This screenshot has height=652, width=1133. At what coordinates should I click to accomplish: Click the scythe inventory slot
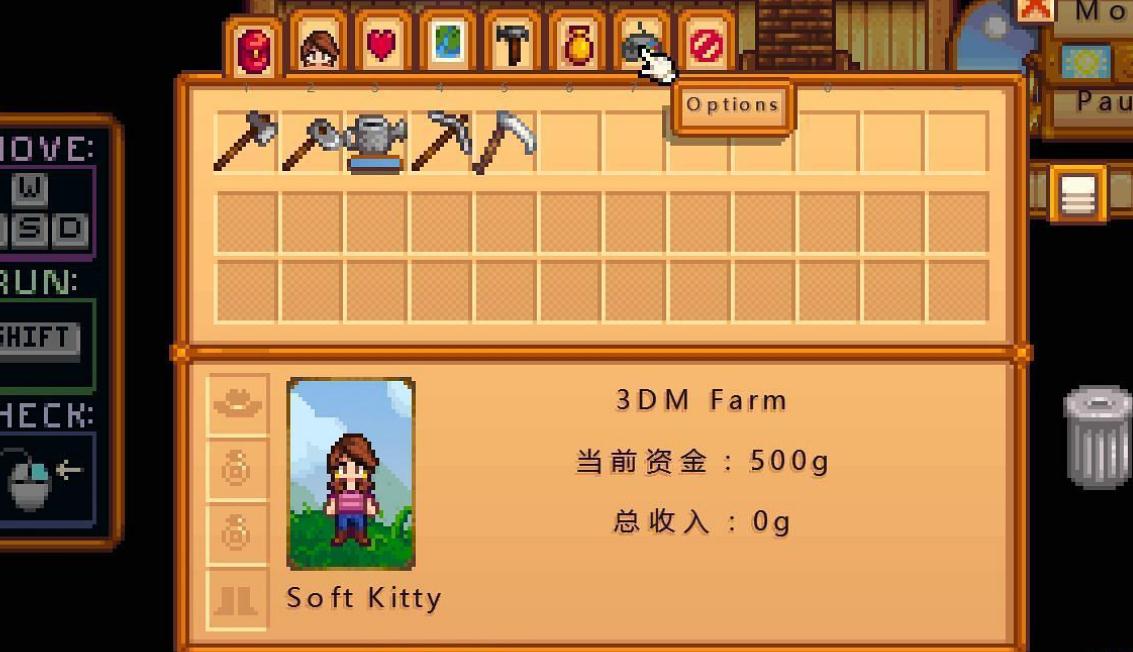[505, 142]
